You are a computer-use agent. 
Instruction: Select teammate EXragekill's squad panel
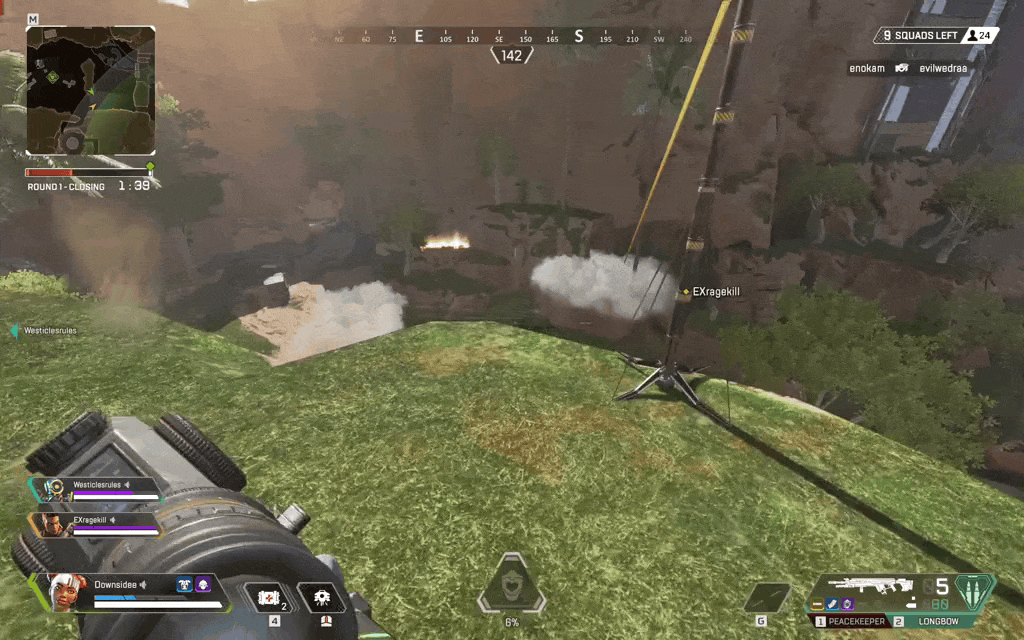[x=97, y=524]
